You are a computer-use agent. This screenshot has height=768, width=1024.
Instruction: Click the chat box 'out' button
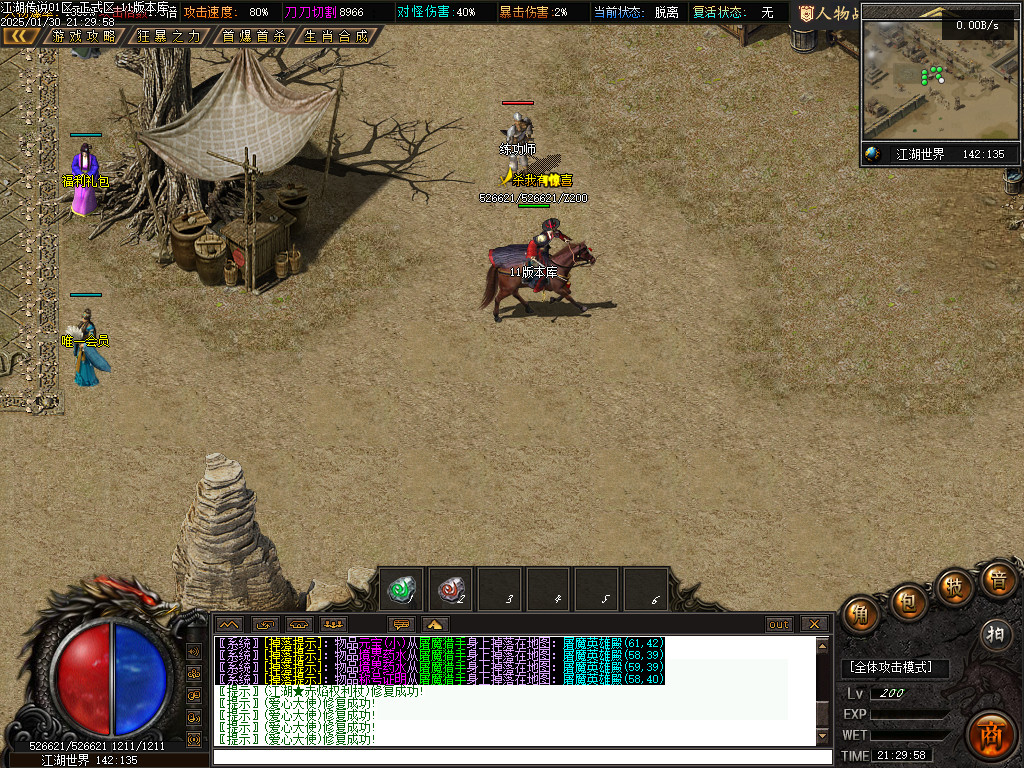point(779,624)
